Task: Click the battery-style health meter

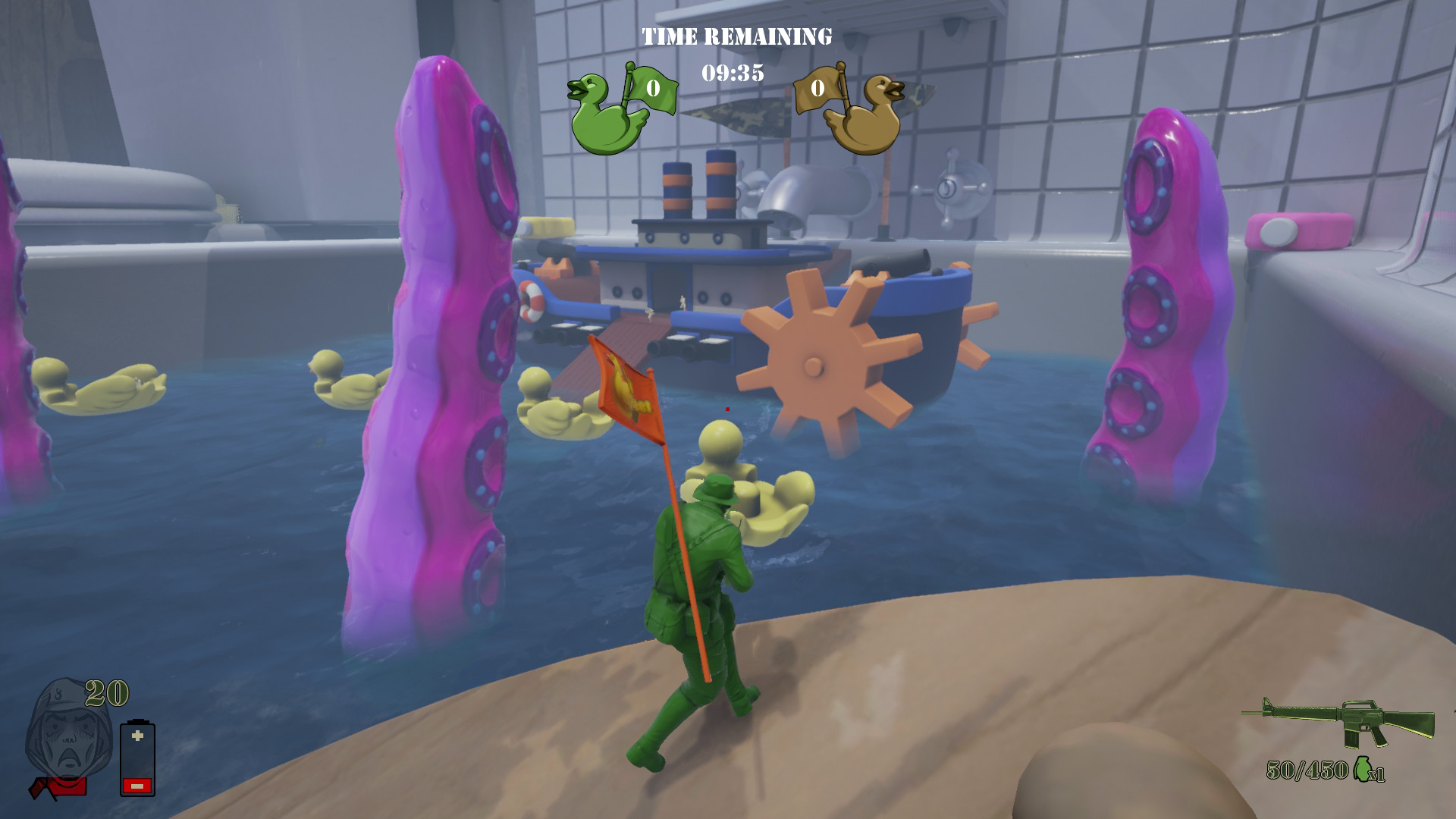Action: [136, 758]
